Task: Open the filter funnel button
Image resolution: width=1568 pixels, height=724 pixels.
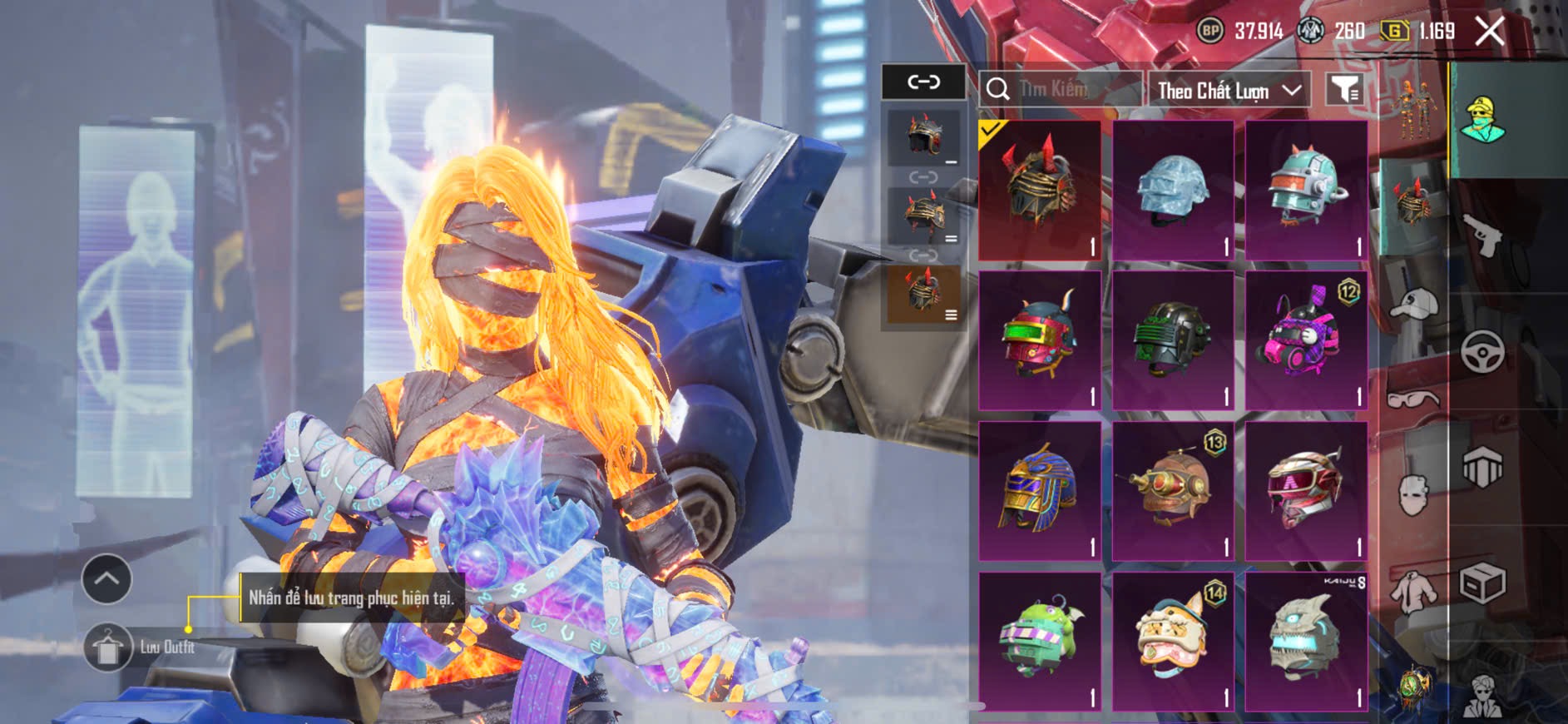Action: click(x=1344, y=88)
